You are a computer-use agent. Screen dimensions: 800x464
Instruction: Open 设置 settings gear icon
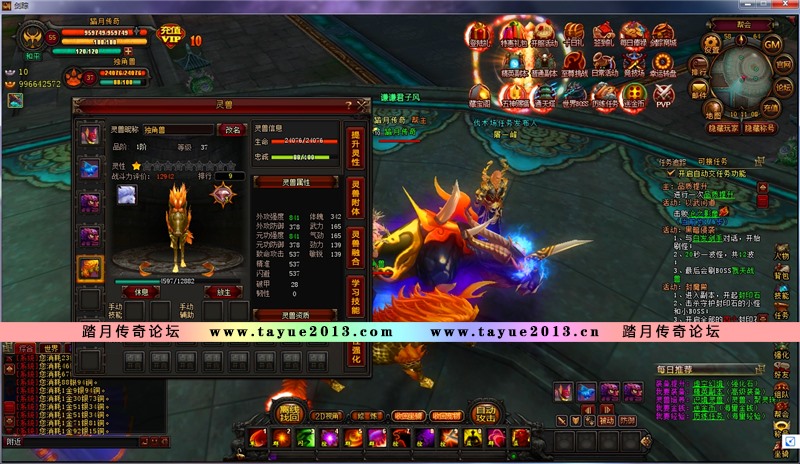tap(712, 42)
